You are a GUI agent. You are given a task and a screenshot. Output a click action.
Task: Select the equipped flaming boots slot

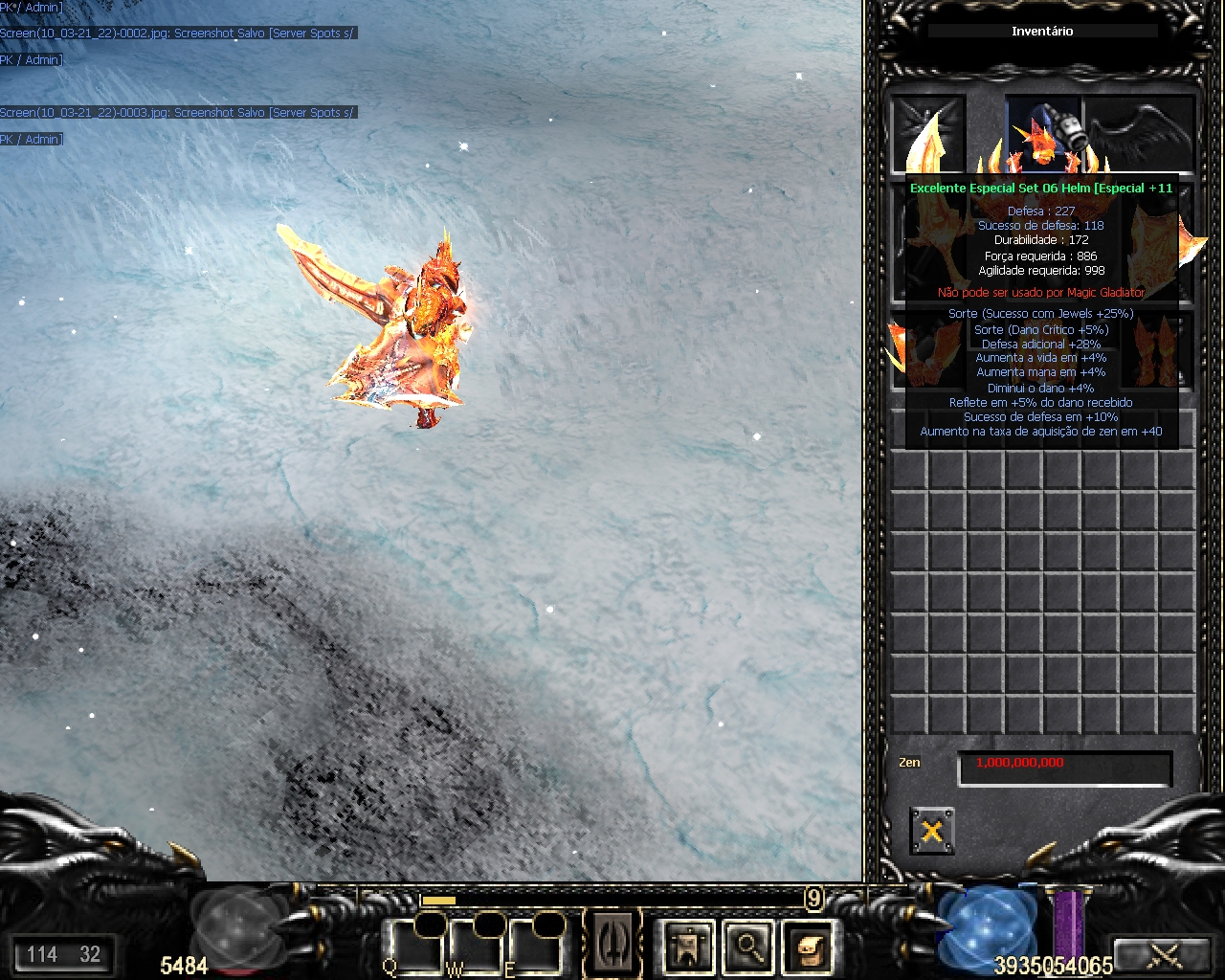(1158, 349)
